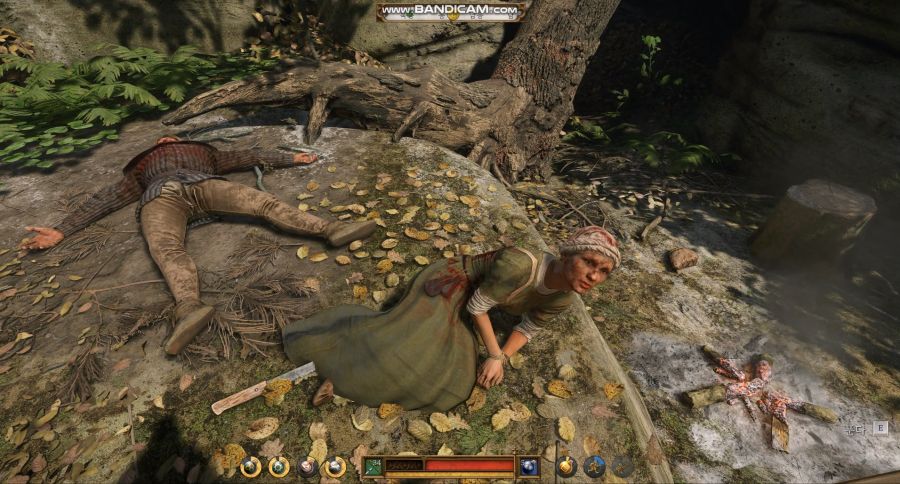This screenshot has height=484, width=900.
Task: Activate the blue orb icon right of the health bar
Action: click(529, 466)
